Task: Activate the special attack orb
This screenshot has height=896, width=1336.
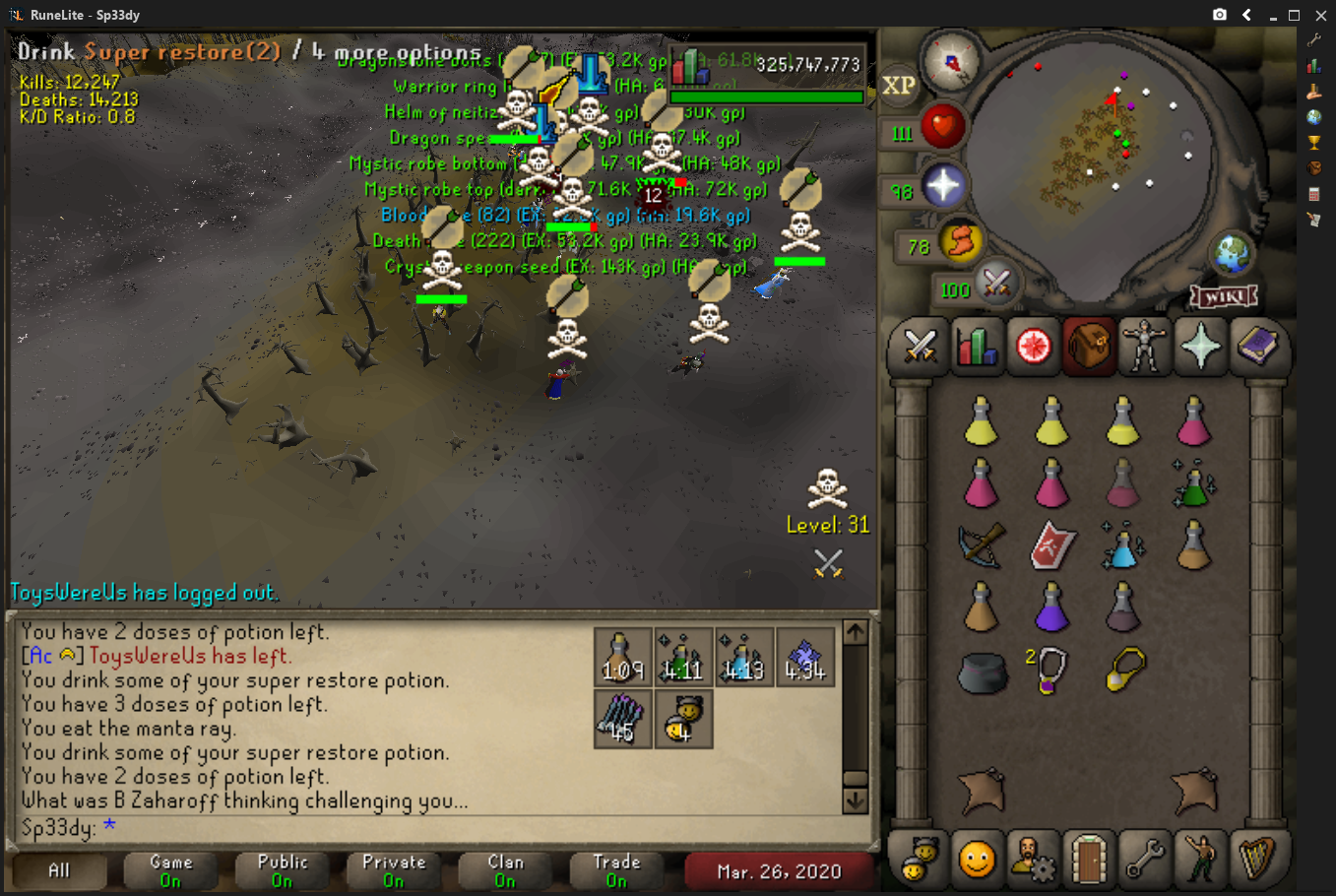Action: (x=995, y=286)
